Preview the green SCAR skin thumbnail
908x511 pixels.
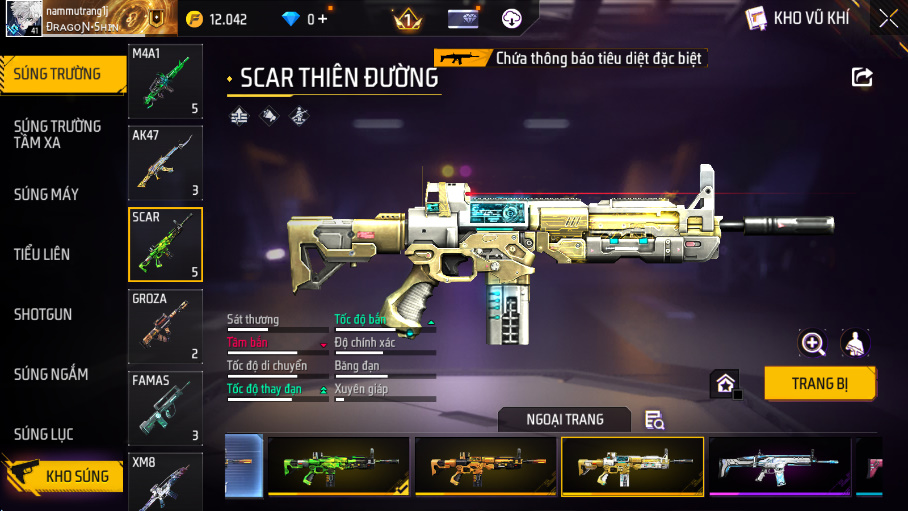click(x=338, y=466)
